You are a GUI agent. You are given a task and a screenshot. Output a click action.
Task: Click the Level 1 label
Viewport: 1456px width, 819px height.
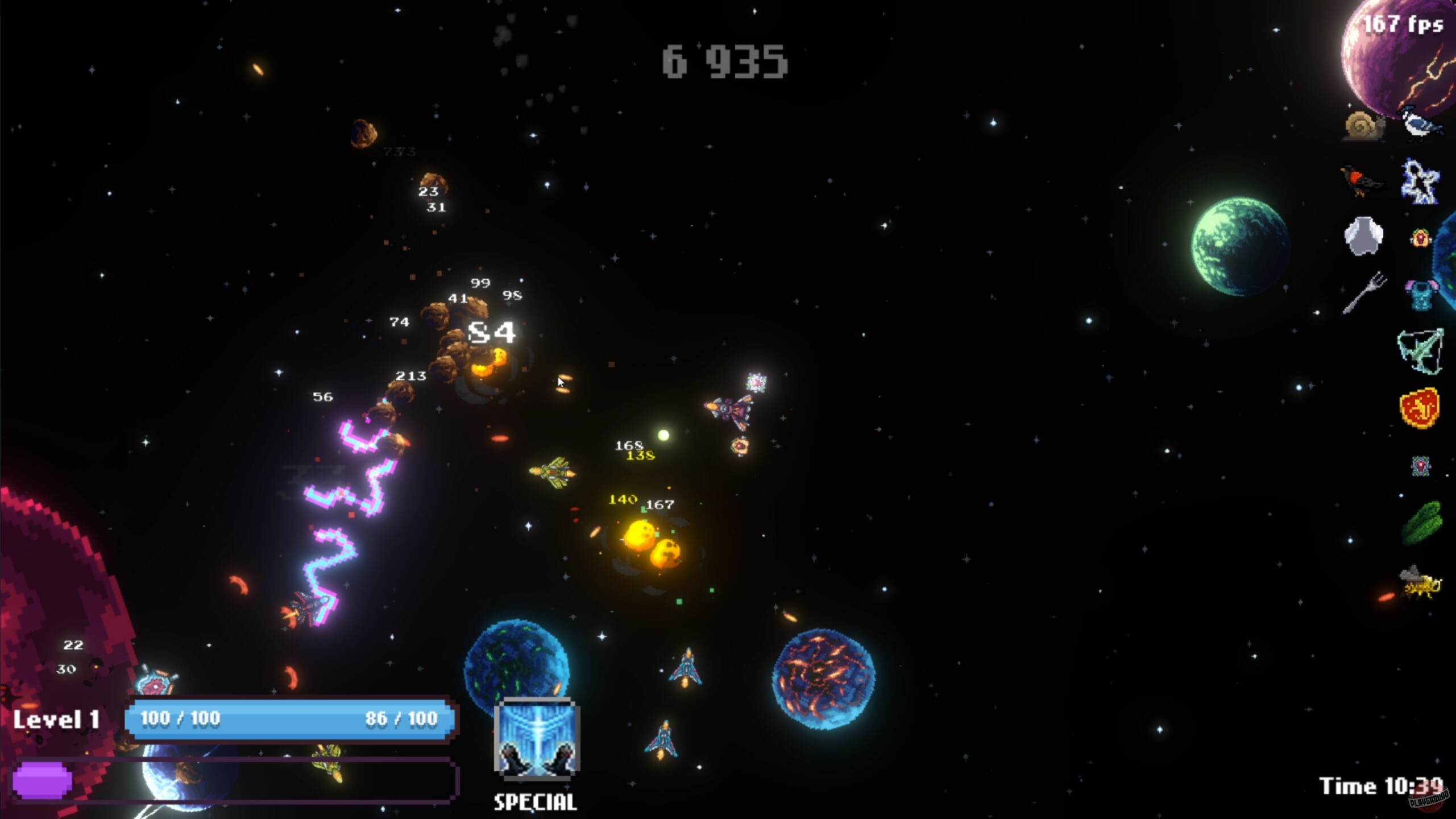click(57, 719)
